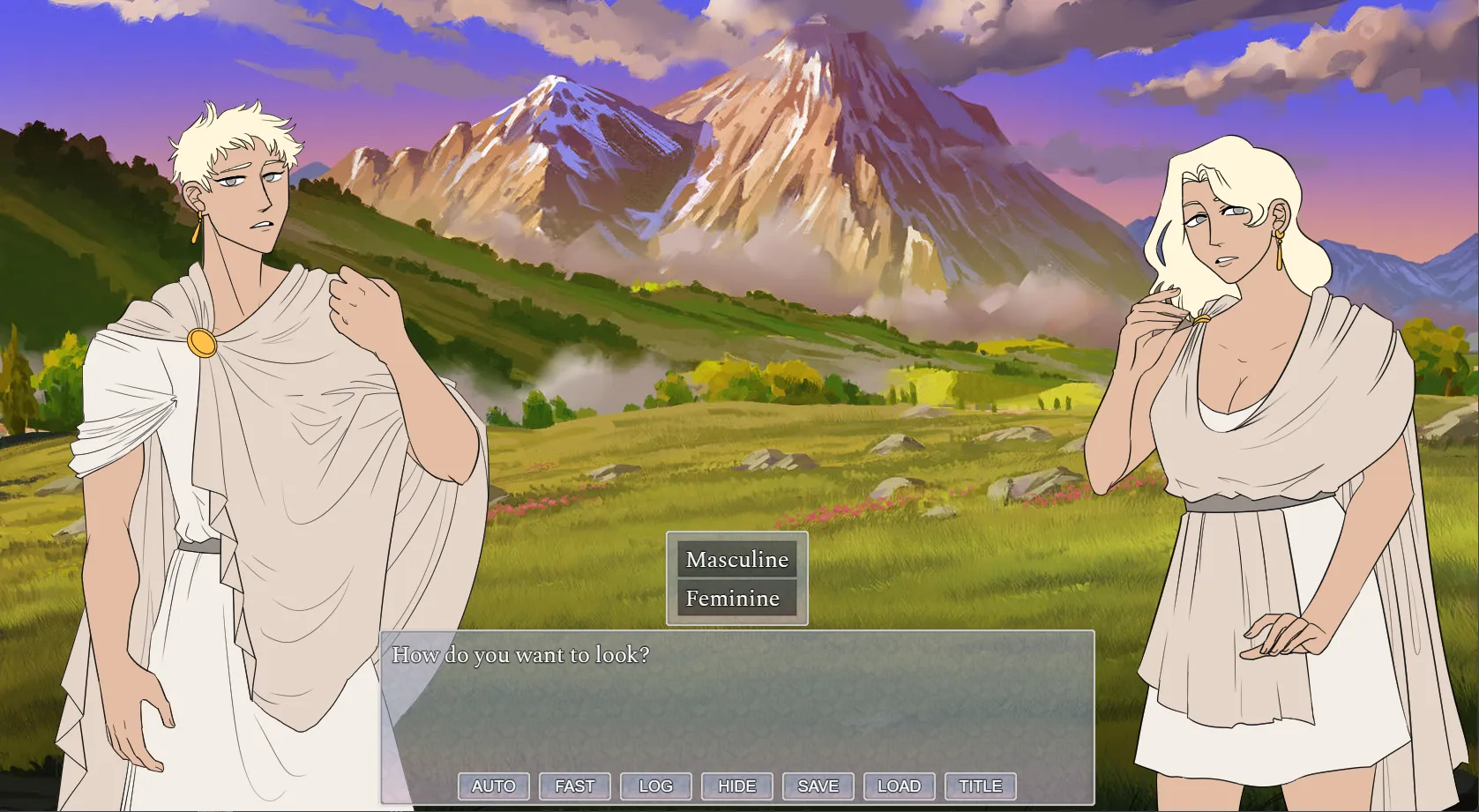Open the SAVE game screen

click(x=818, y=786)
